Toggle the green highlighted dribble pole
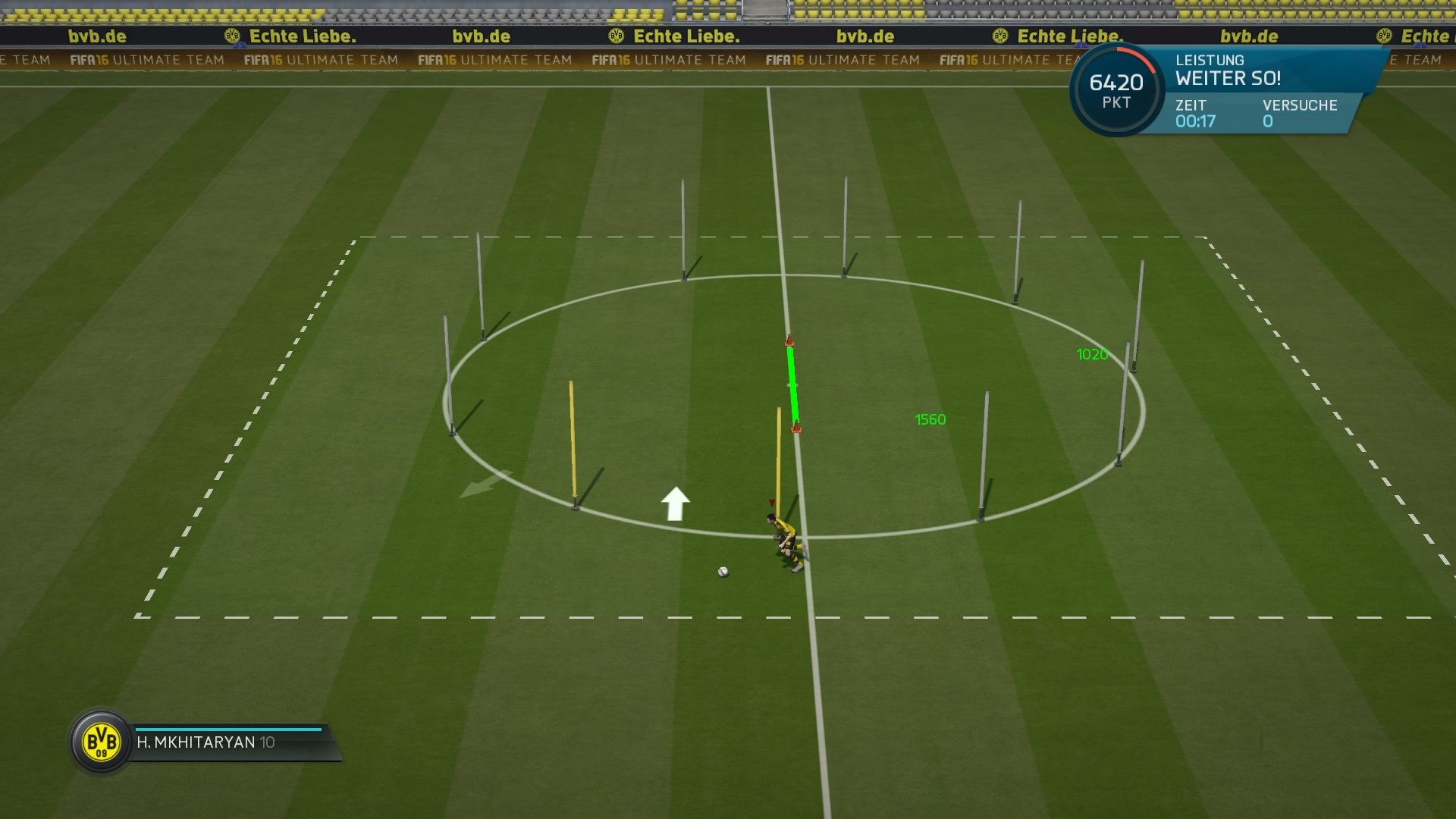 (x=792, y=383)
